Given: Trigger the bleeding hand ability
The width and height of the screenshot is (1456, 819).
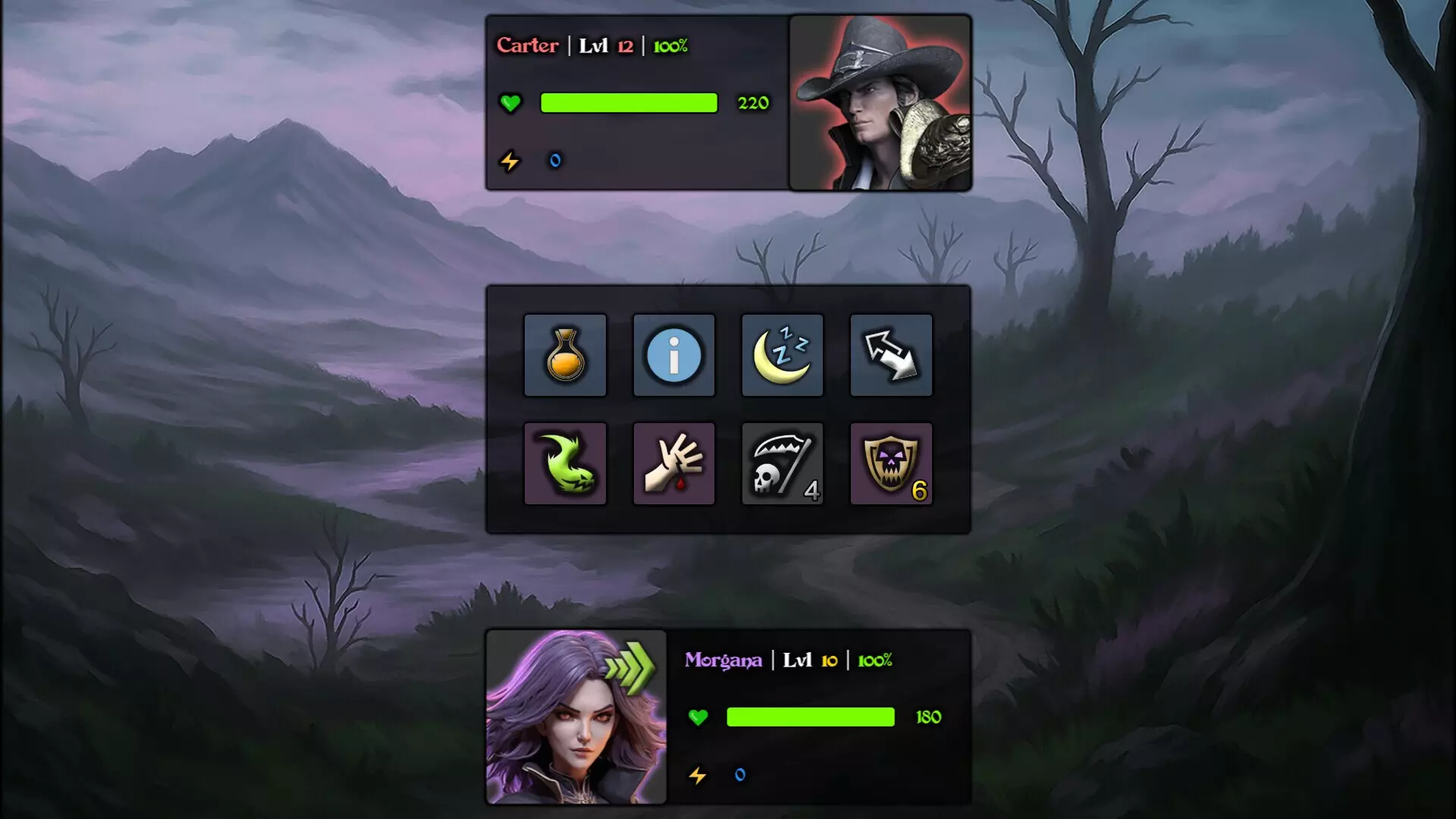Looking at the screenshot, I should click(x=673, y=463).
